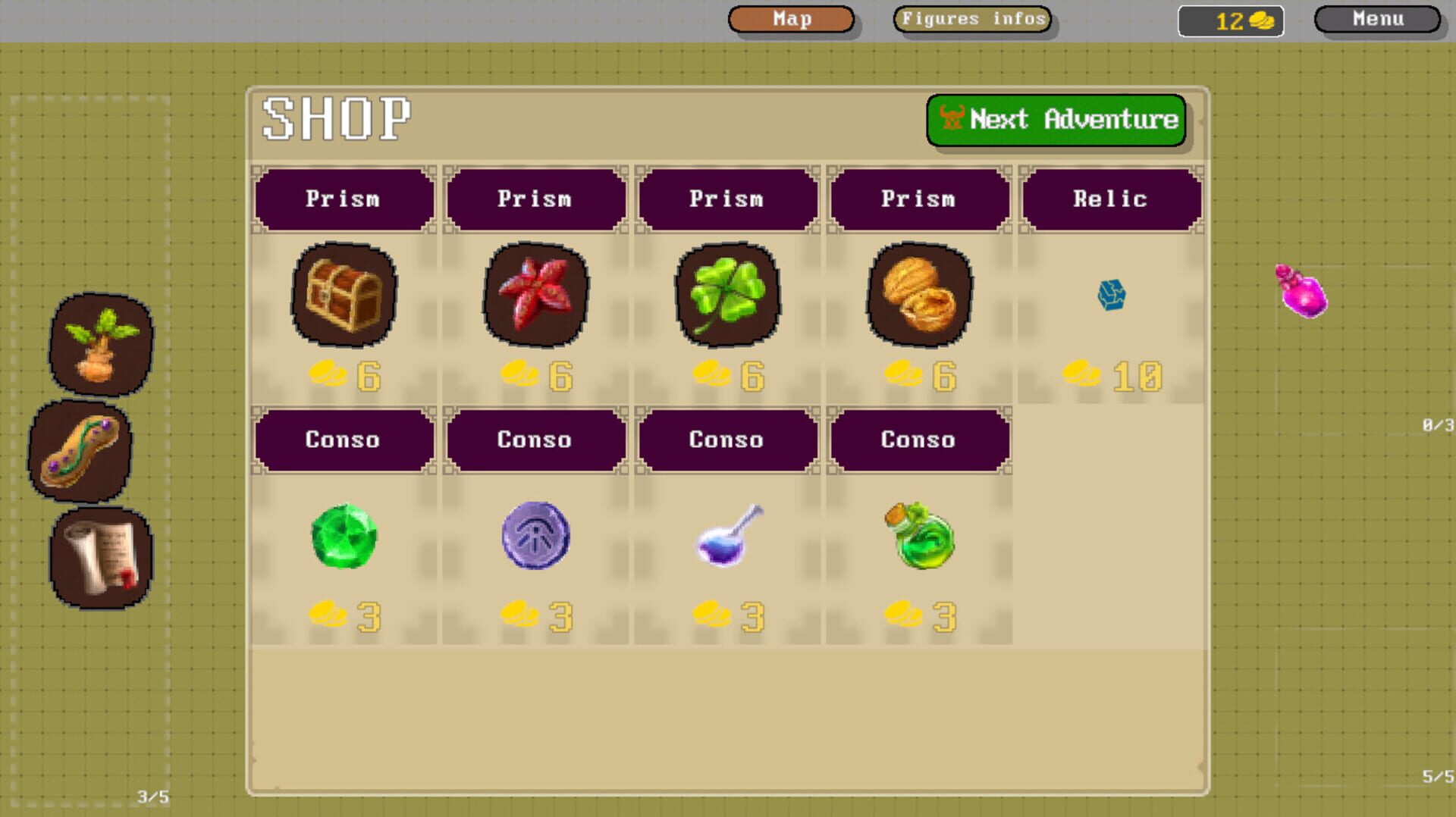The image size is (1456, 817).
Task: Purchase the blue cube Relic
Action: [x=1109, y=296]
